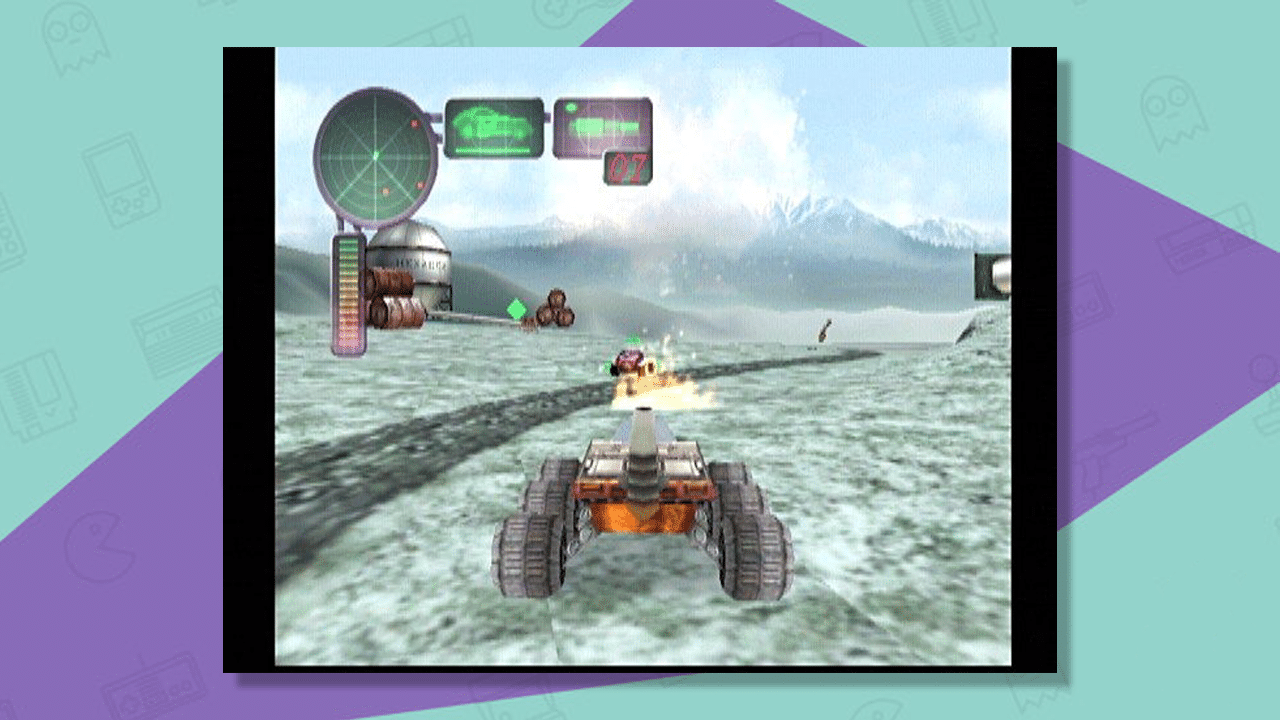Click the small green light on the ammo panel
The width and height of the screenshot is (1280, 720).
[x=571, y=108]
